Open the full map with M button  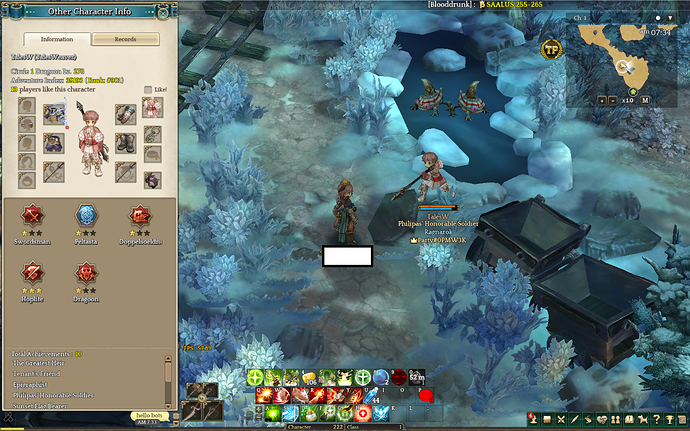pos(646,100)
